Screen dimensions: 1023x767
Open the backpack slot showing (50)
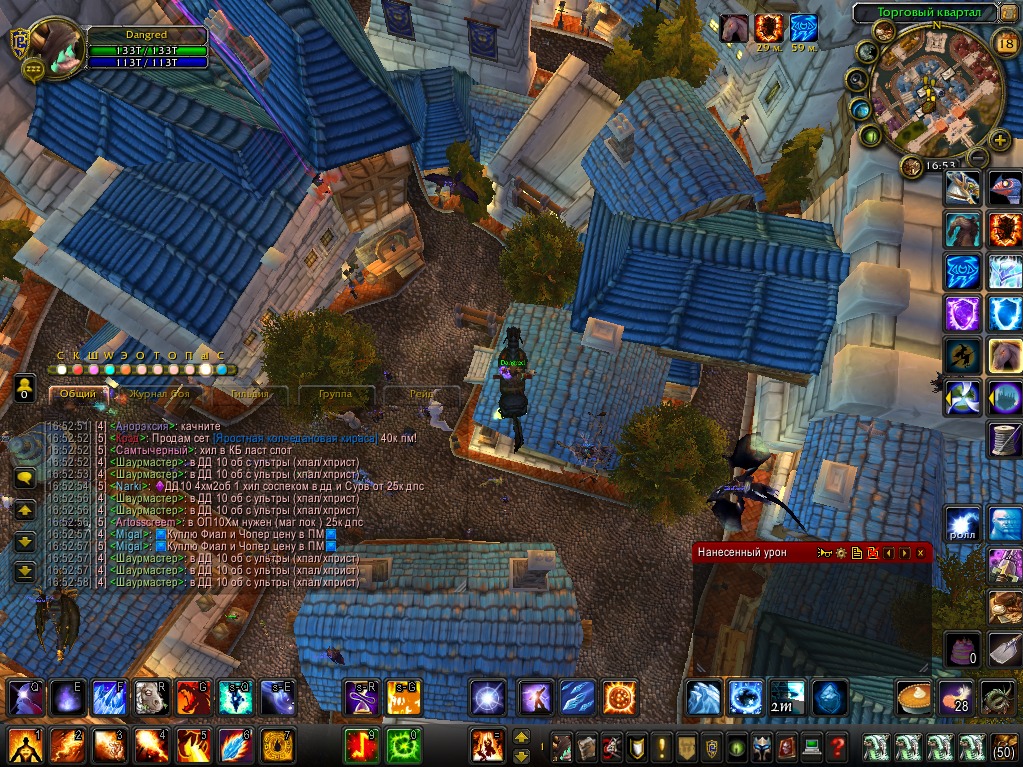point(1003,746)
